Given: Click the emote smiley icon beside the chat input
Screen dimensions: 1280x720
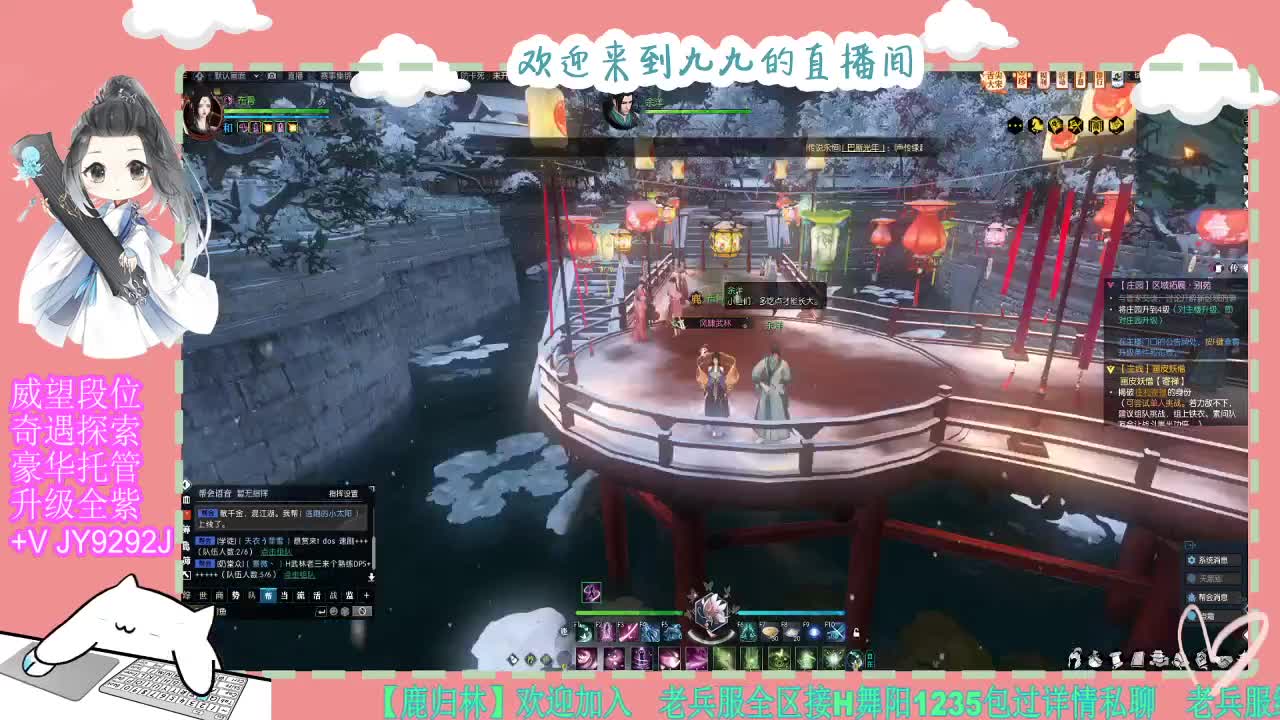Looking at the screenshot, I should [333, 611].
